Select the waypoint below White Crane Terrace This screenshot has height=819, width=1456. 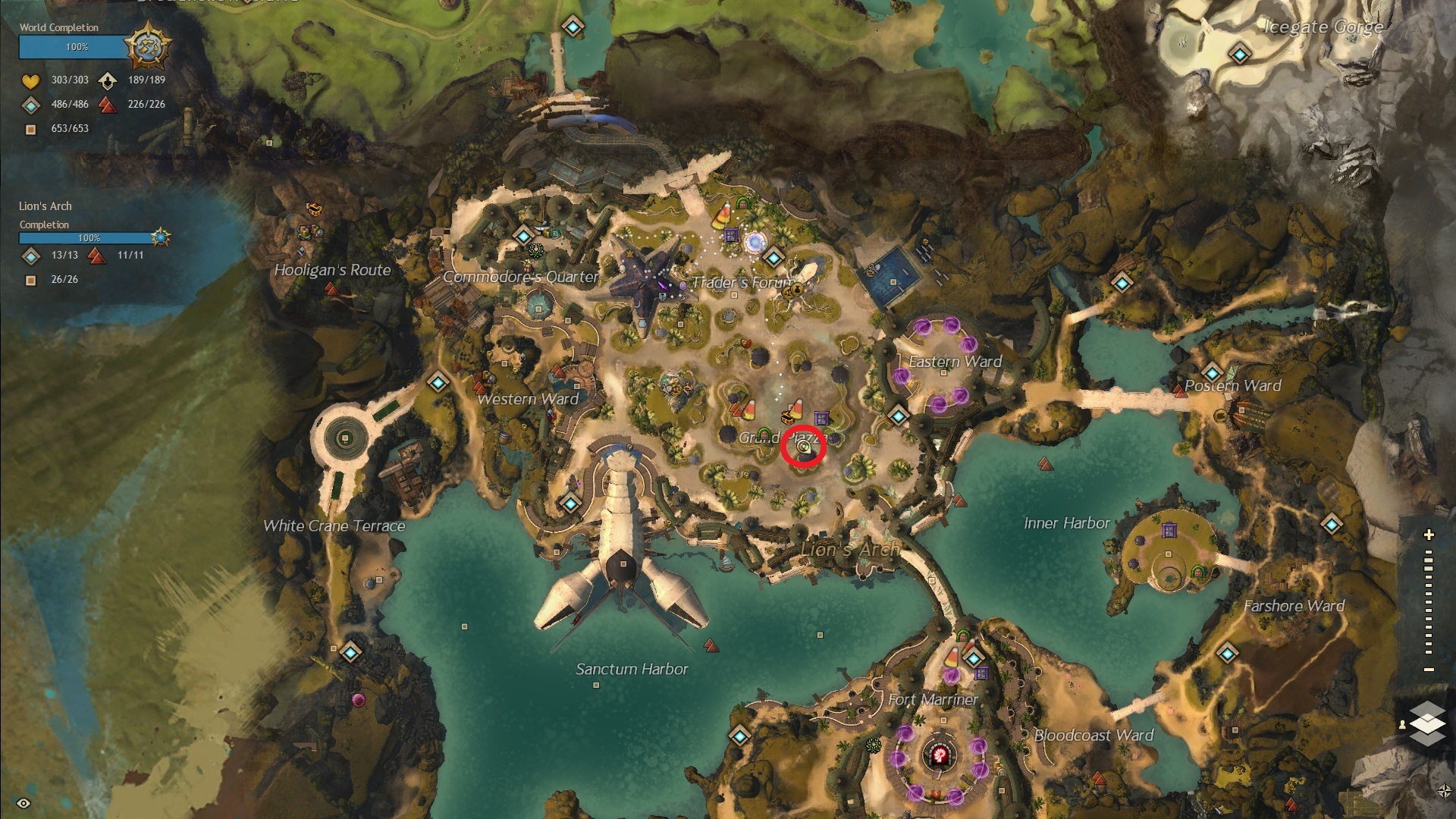coord(350,651)
